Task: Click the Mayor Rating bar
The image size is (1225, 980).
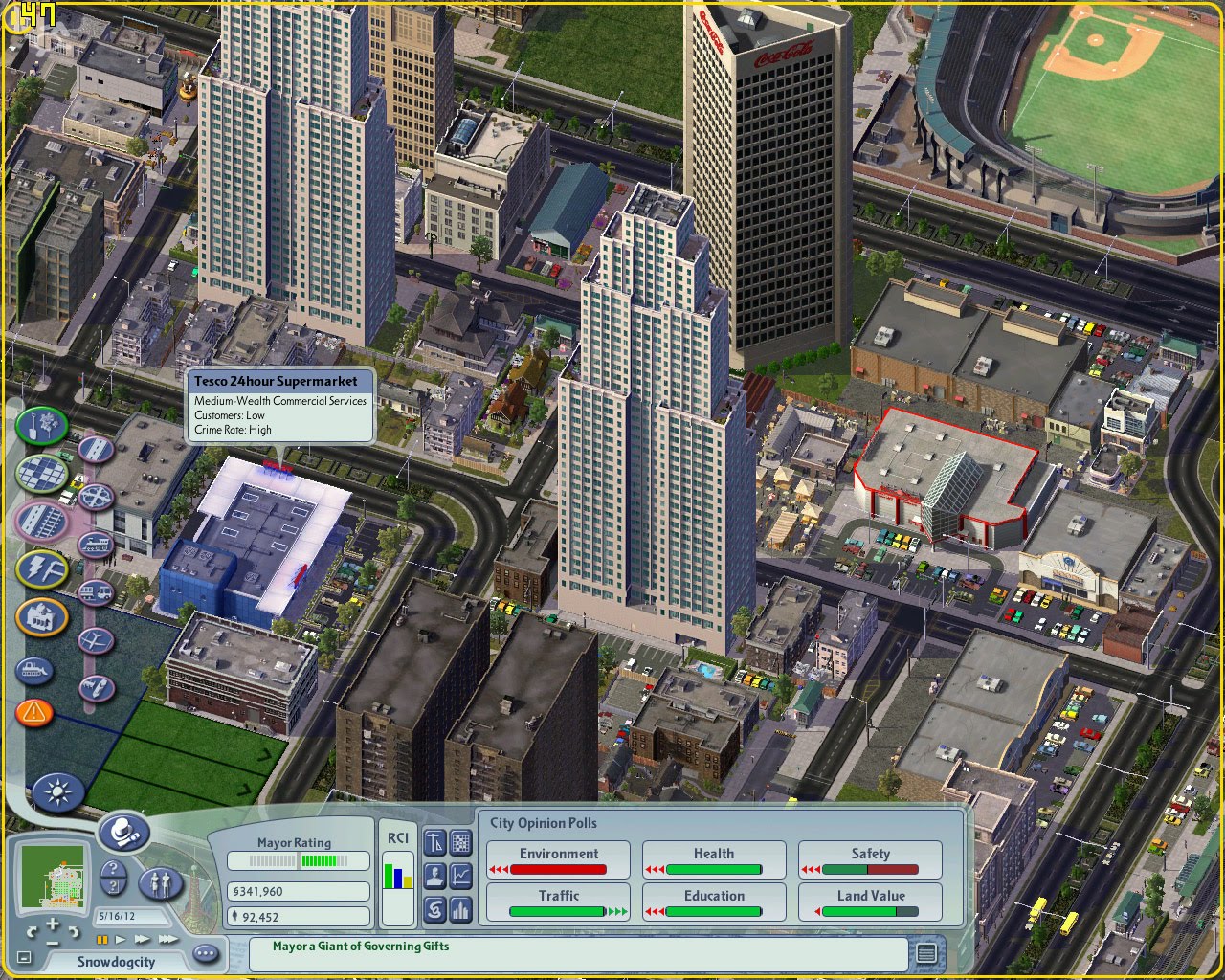Action: [x=298, y=859]
